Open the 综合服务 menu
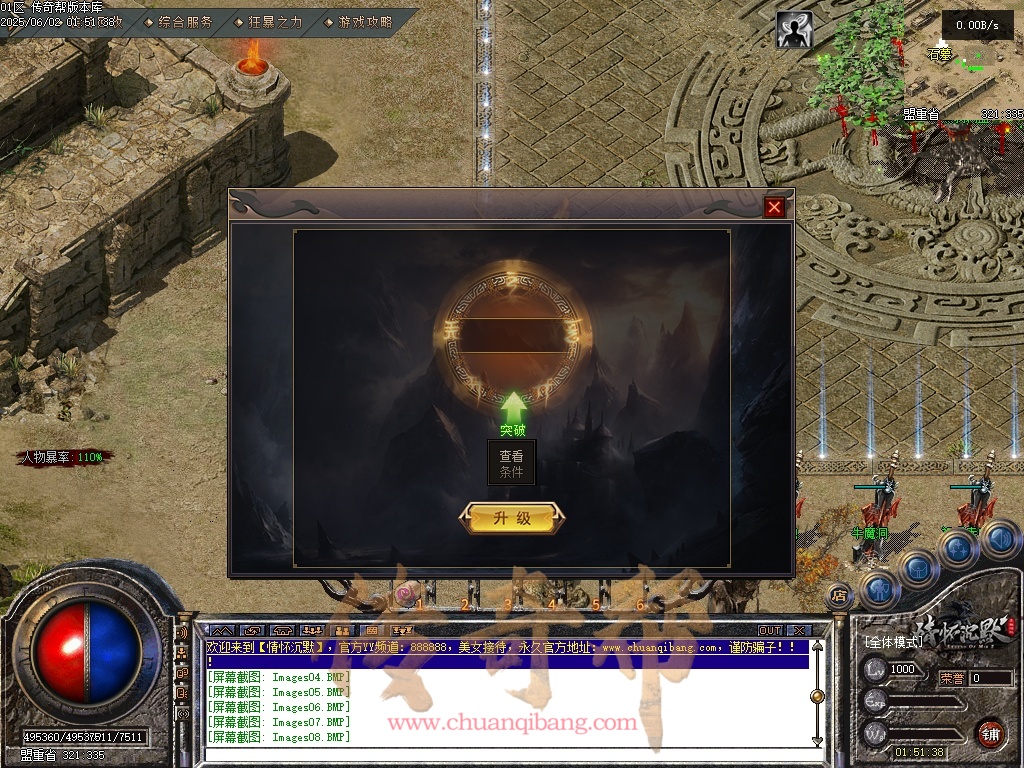This screenshot has width=1024, height=768. pos(184,21)
